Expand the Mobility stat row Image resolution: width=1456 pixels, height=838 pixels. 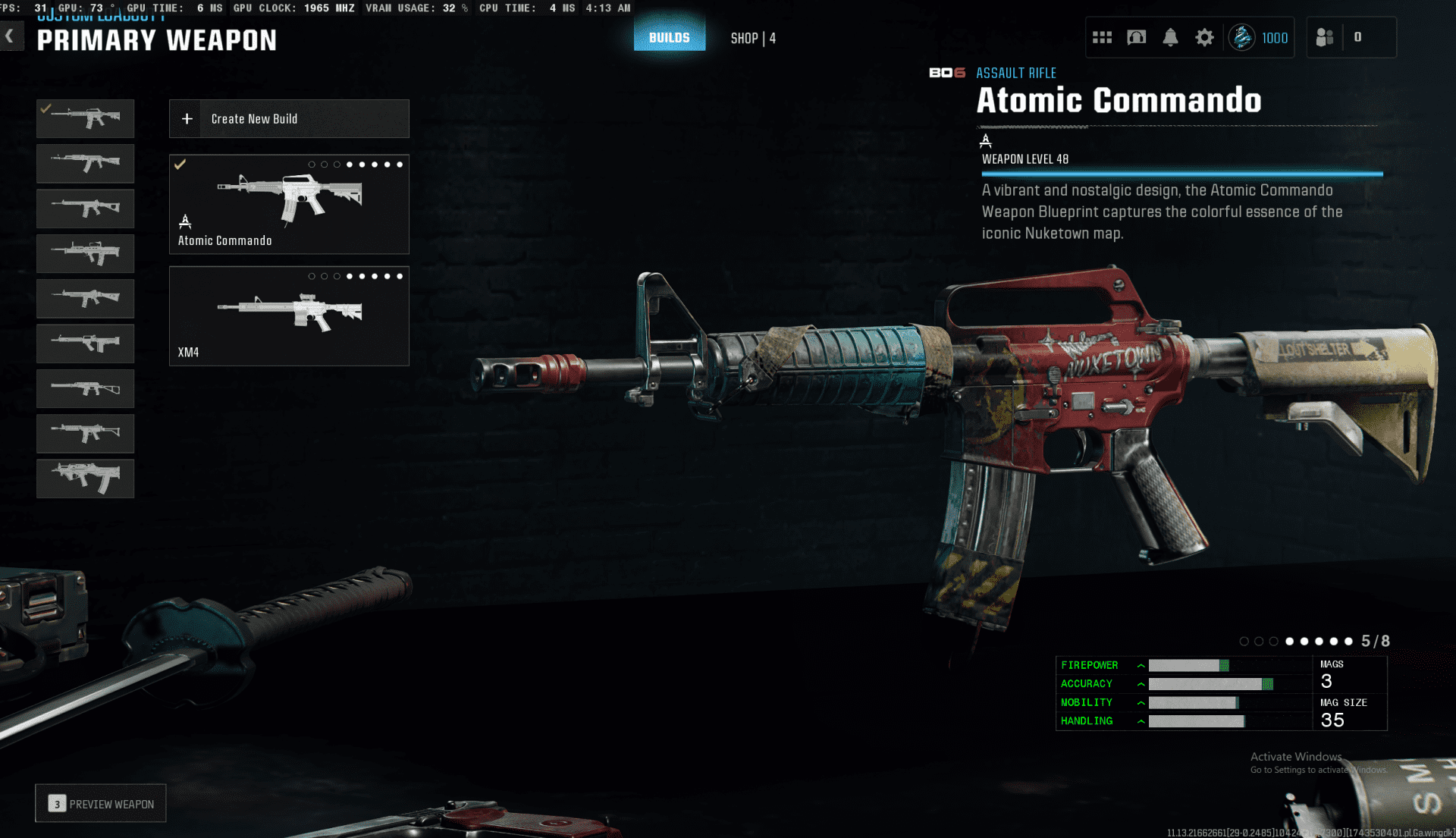1141,703
